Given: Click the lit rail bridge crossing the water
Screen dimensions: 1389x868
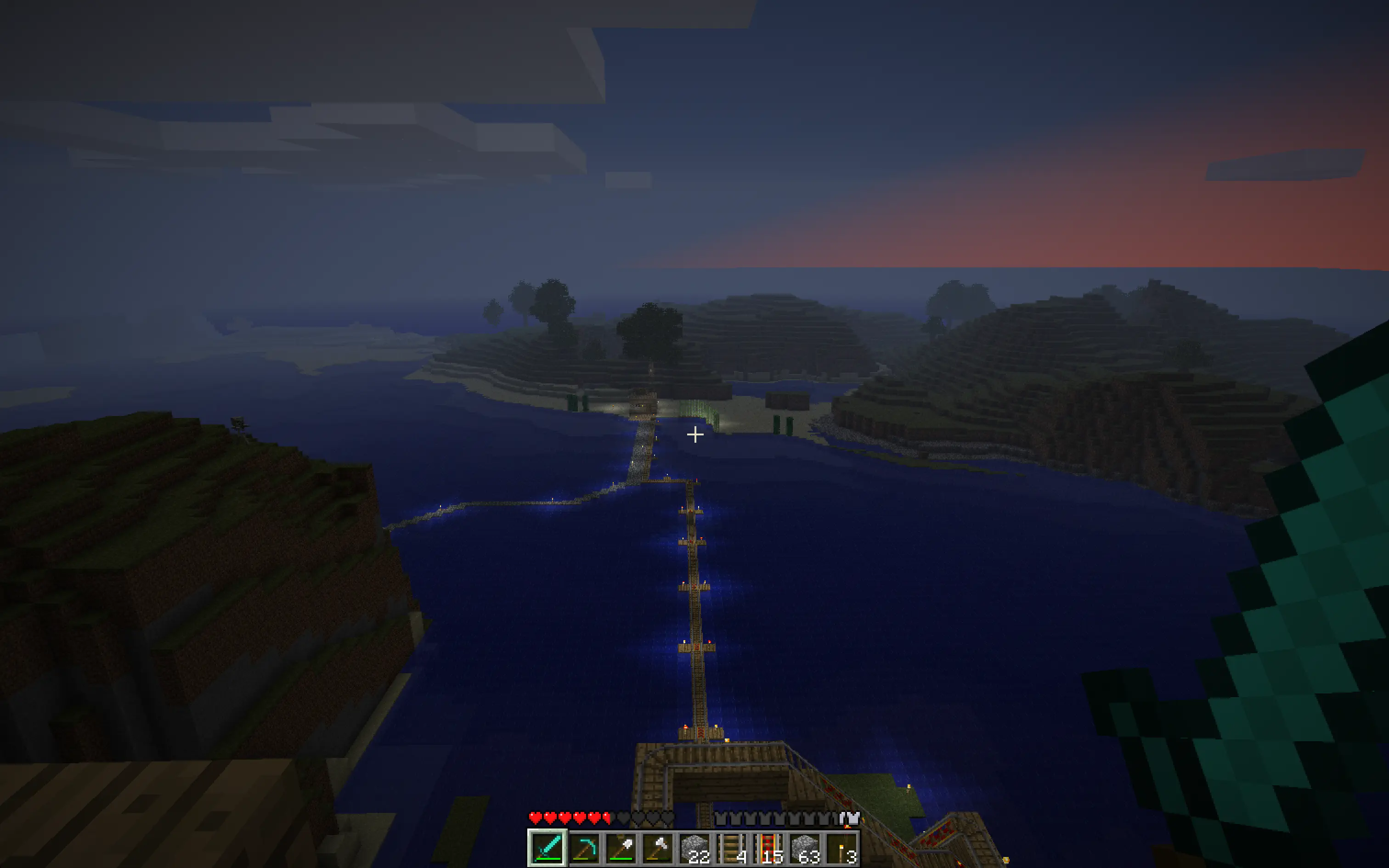Looking at the screenshot, I should [x=694, y=603].
